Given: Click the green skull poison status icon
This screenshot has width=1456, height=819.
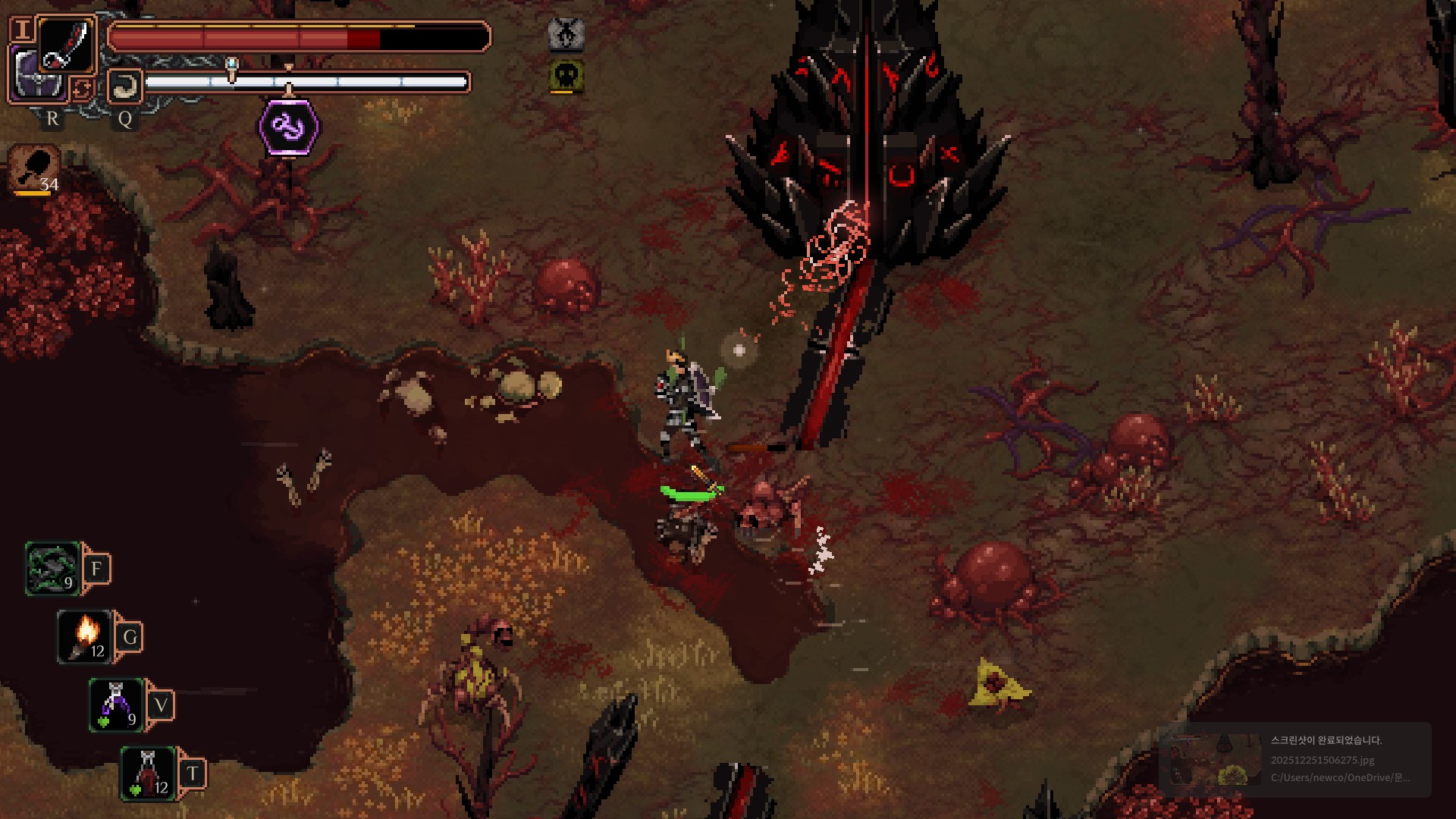Looking at the screenshot, I should 566,76.
